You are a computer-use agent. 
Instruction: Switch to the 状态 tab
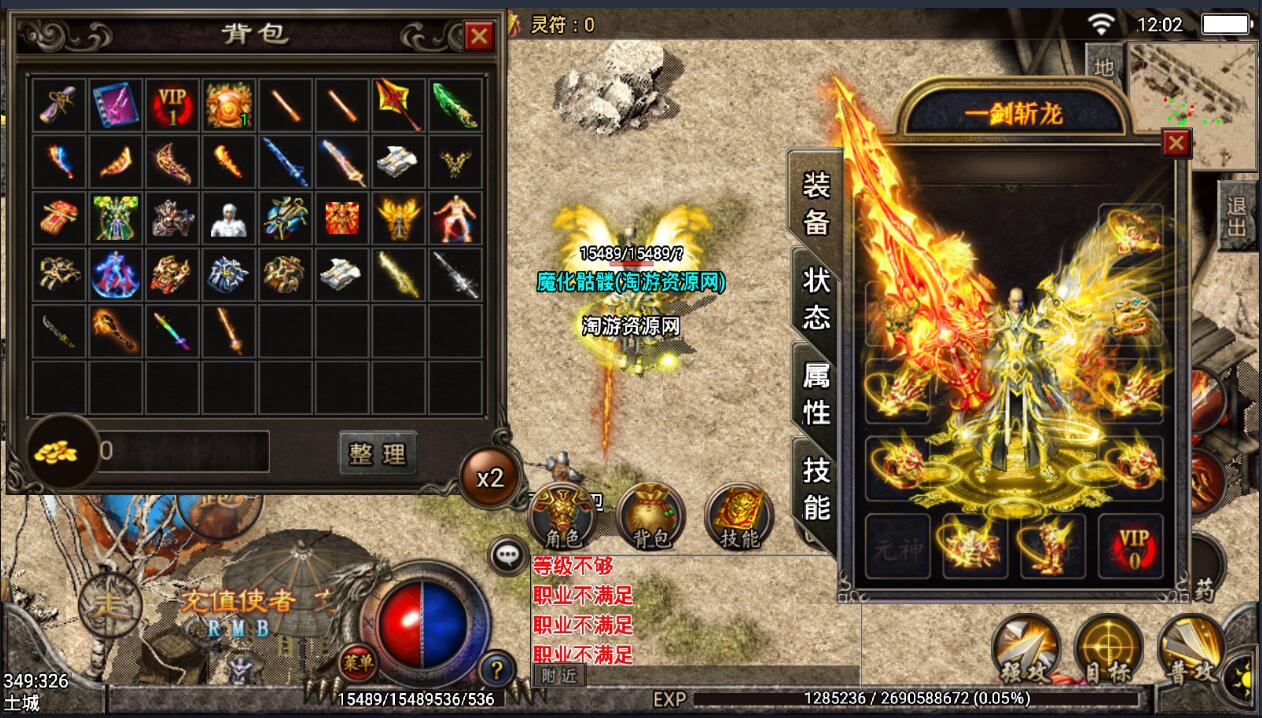(816, 298)
